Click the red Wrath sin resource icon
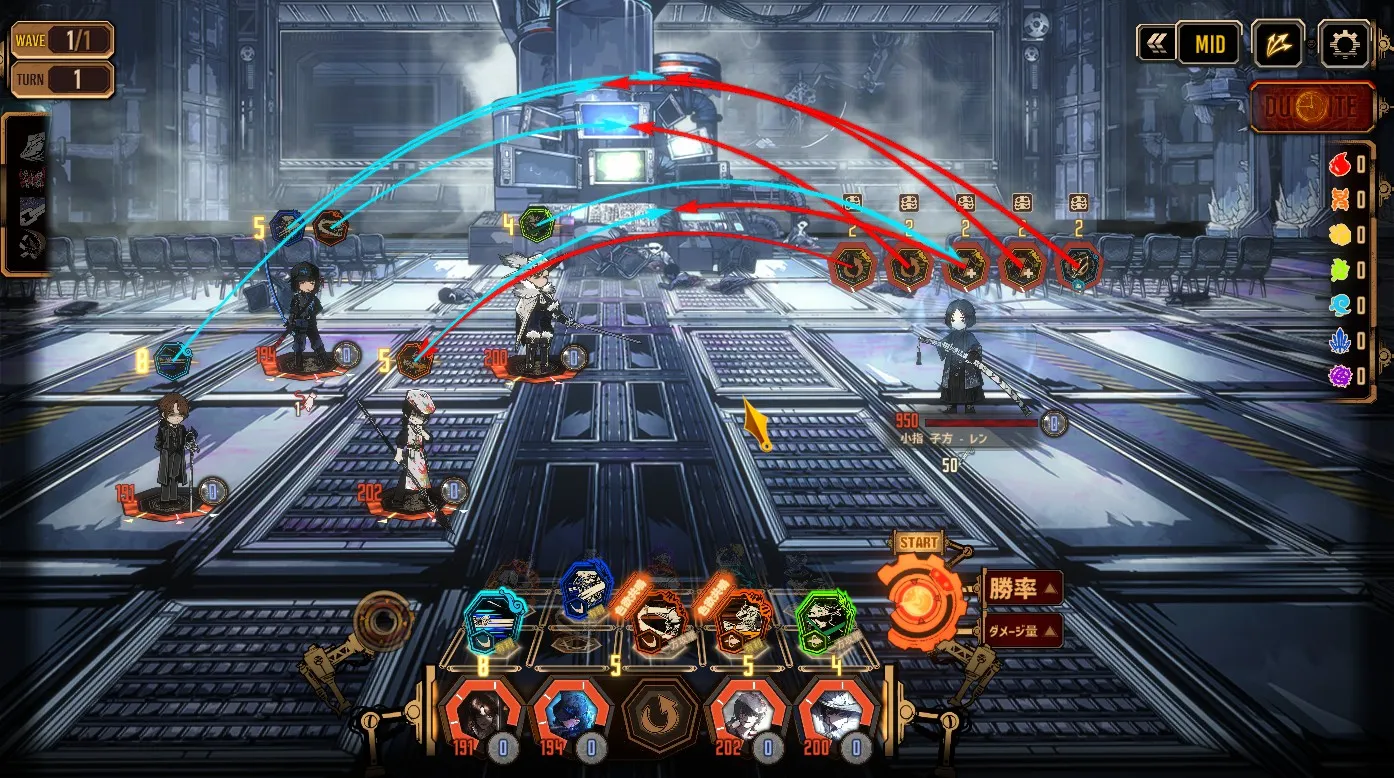Image resolution: width=1394 pixels, height=778 pixels. tap(1340, 165)
